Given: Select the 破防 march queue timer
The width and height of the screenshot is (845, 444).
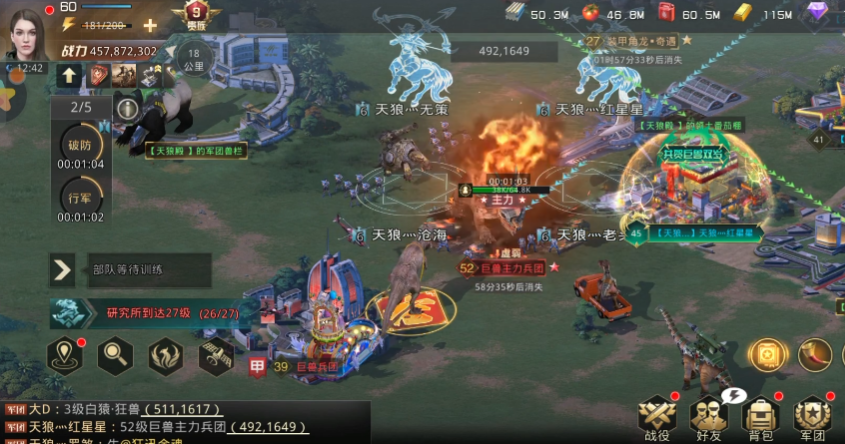Looking at the screenshot, I should pyautogui.click(x=80, y=145).
